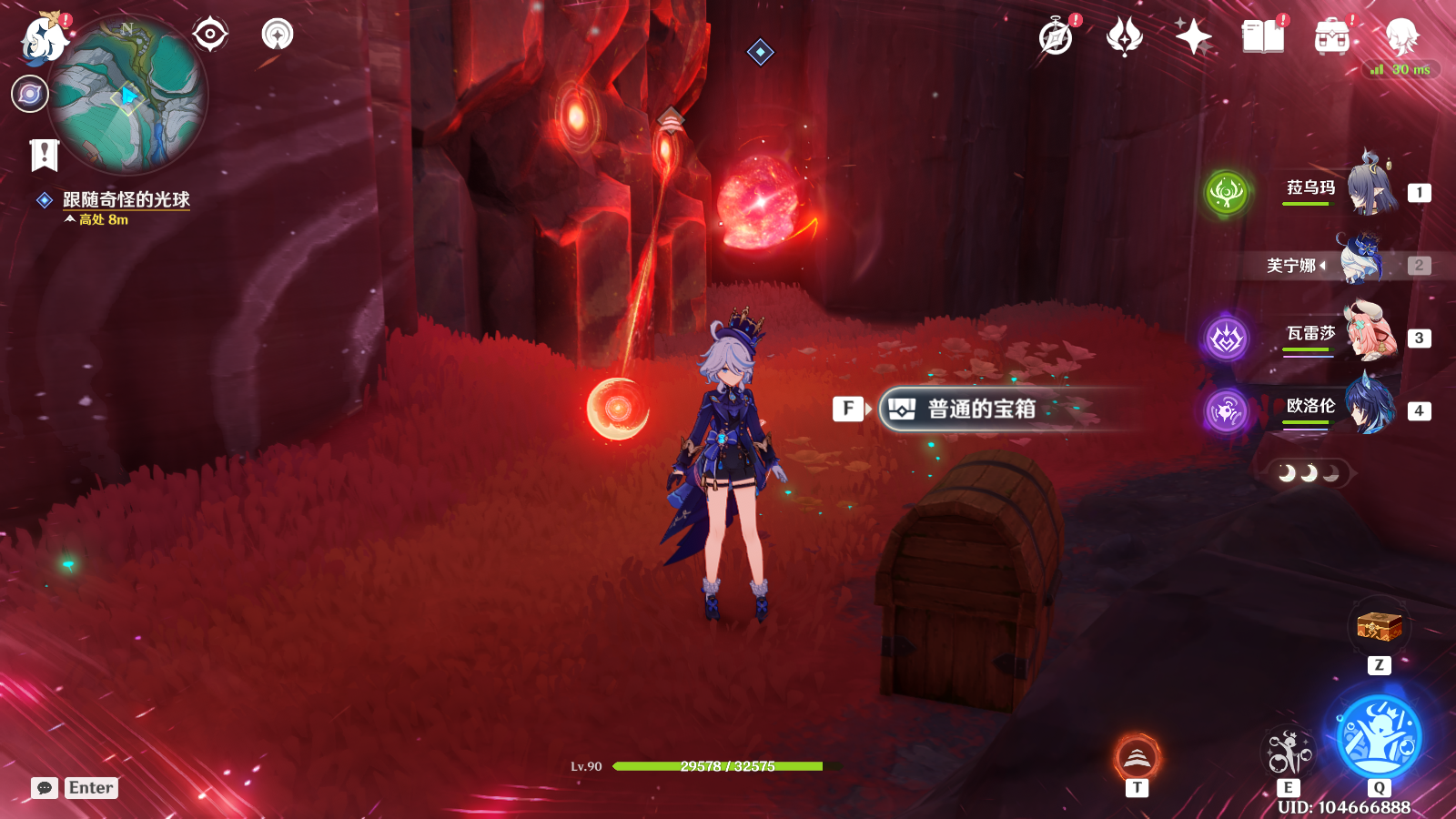Screen dimensions: 1456x819
Task: Open the backpack inventory
Action: pyautogui.click(x=1332, y=37)
